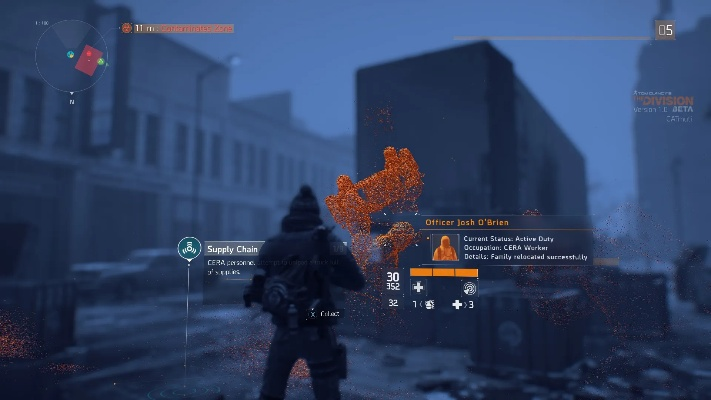This screenshot has width=711, height=400.
Task: Click Officer Josh O'Brien's orange portrait
Action: coord(445,246)
